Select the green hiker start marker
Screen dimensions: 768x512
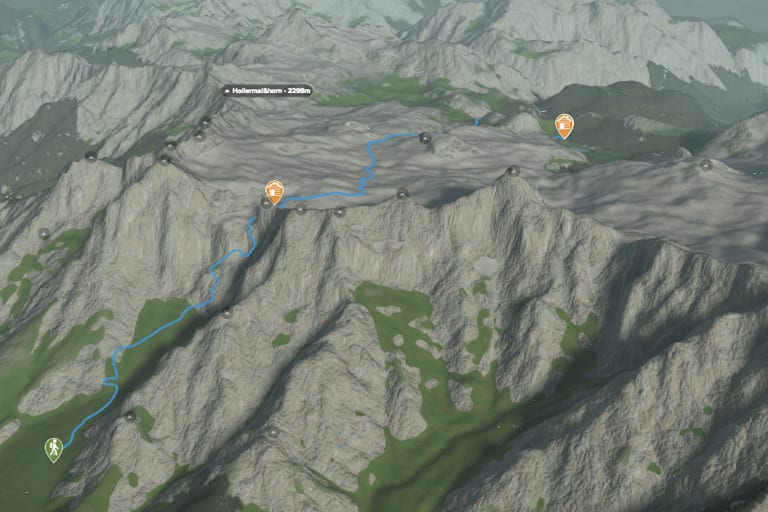click(x=53, y=449)
